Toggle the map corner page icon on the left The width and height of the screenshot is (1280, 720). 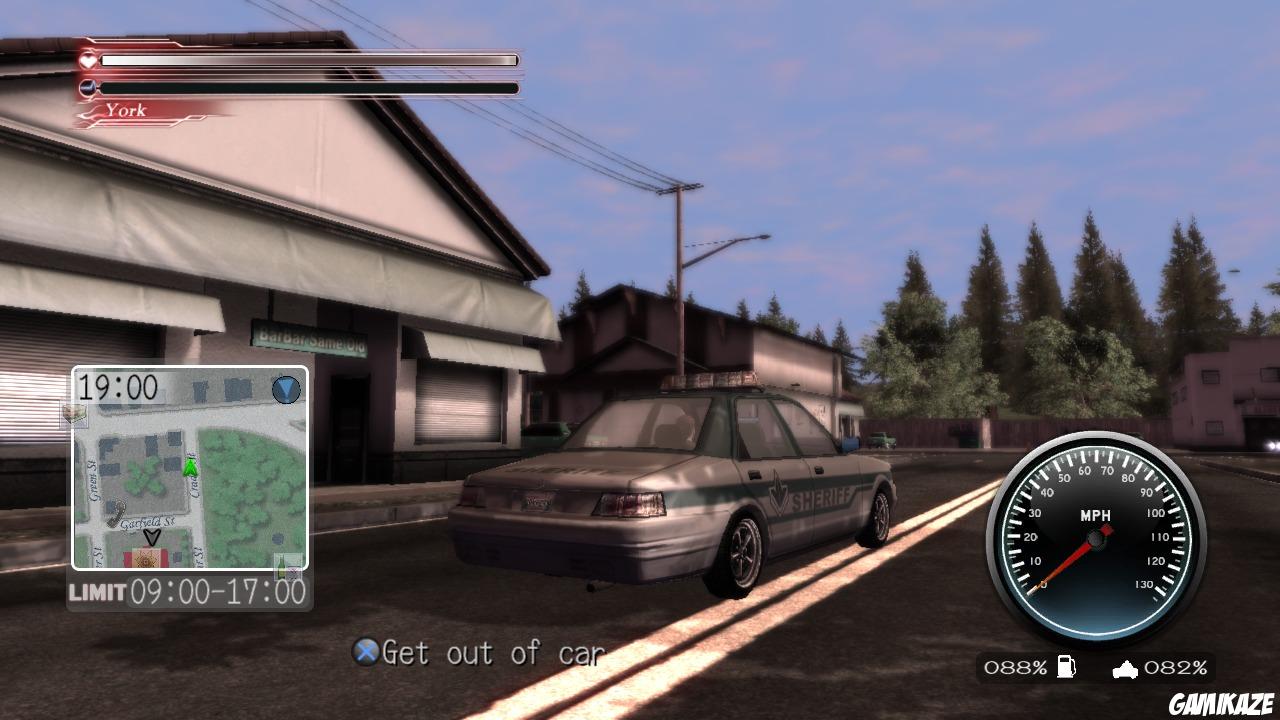[77, 415]
